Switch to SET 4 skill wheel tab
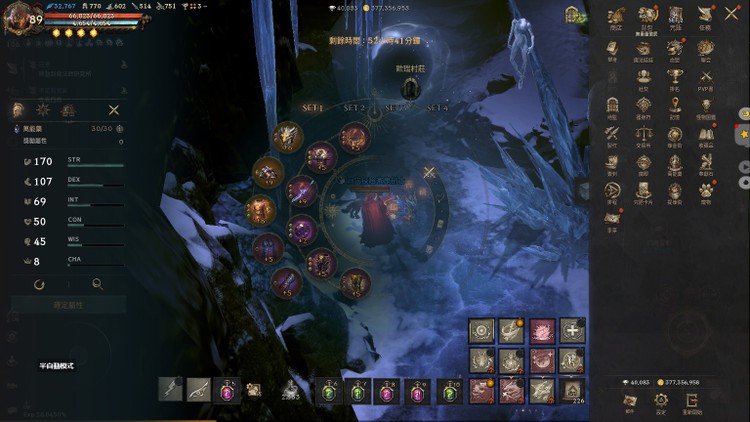The image size is (750, 422). click(x=437, y=107)
